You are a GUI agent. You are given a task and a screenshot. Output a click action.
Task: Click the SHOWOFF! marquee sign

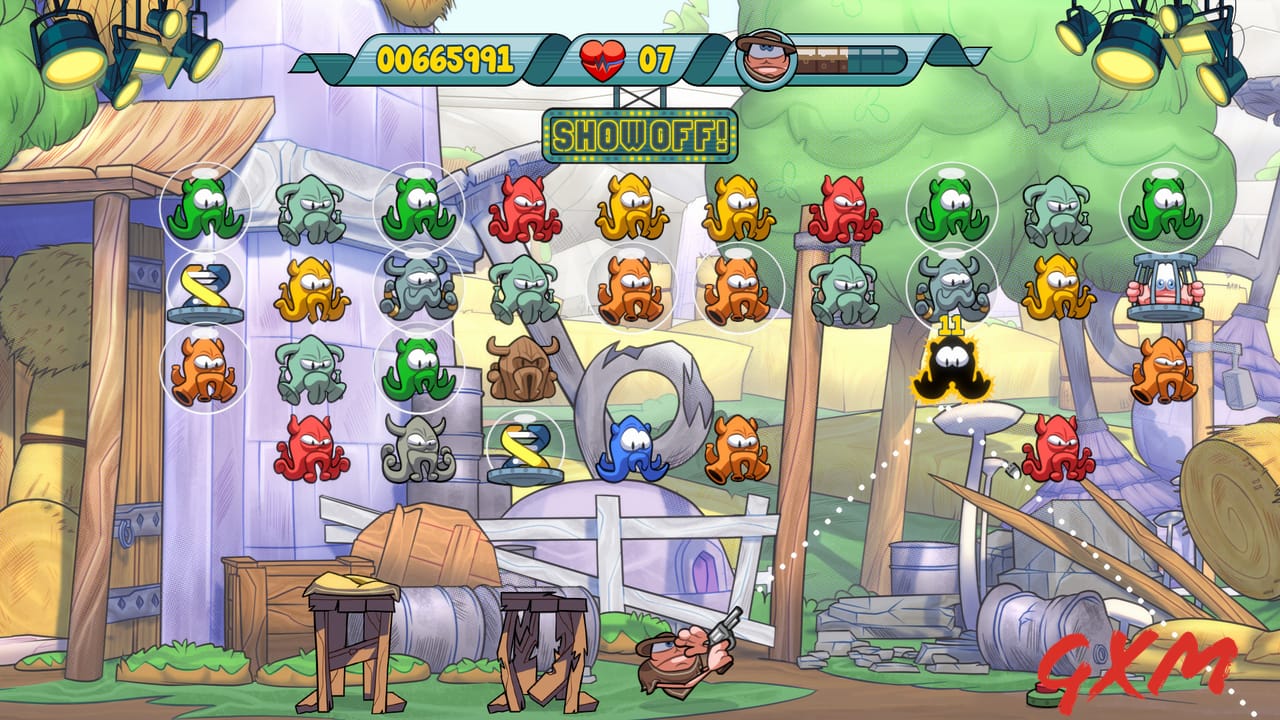coord(640,135)
